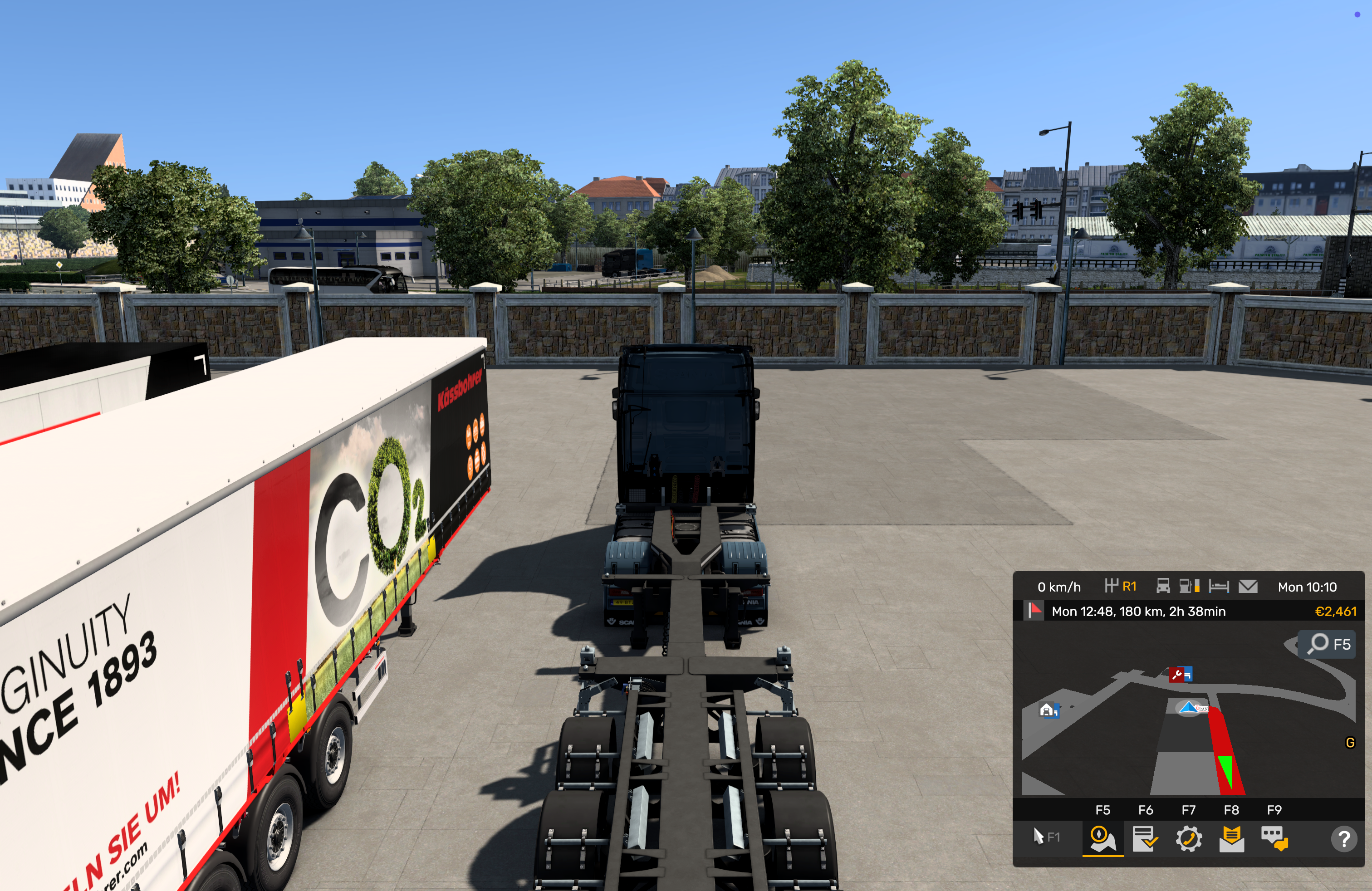Click the bed rest indicator icon
The image size is (1372, 891).
click(1219, 586)
